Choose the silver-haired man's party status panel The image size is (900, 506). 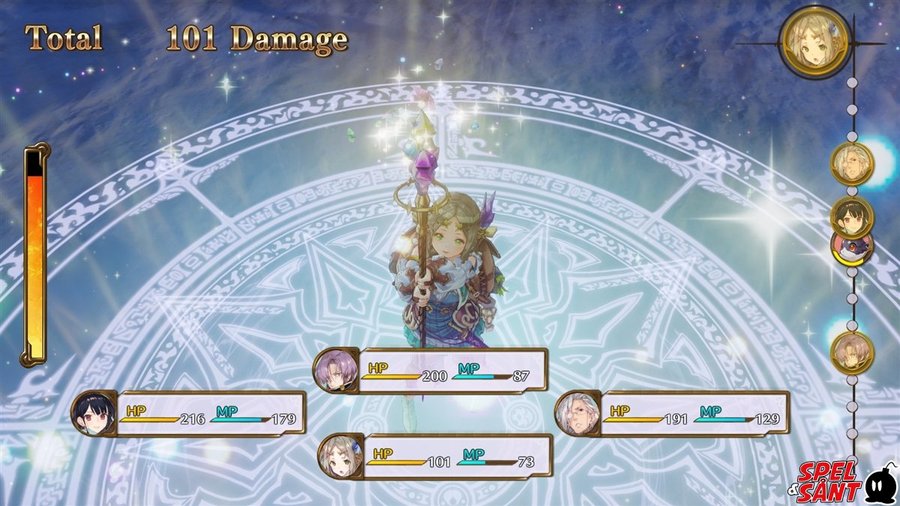coord(673,412)
